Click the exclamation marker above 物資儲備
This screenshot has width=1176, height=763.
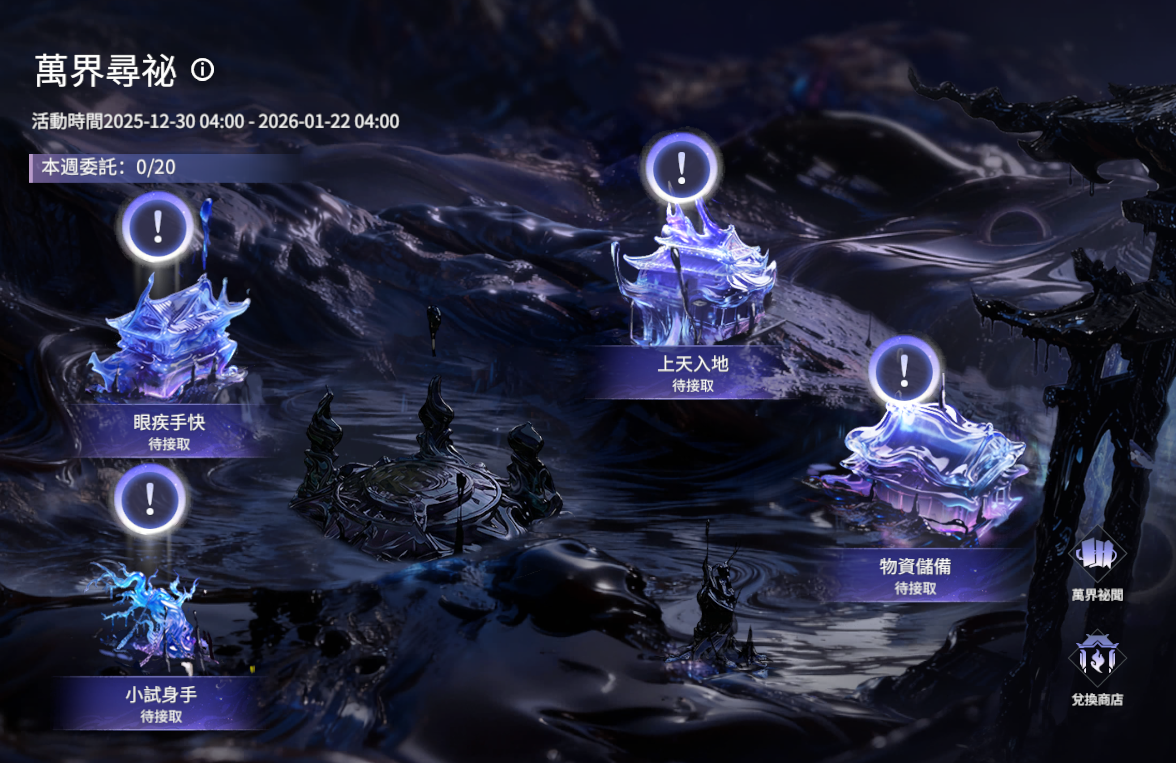(x=904, y=371)
